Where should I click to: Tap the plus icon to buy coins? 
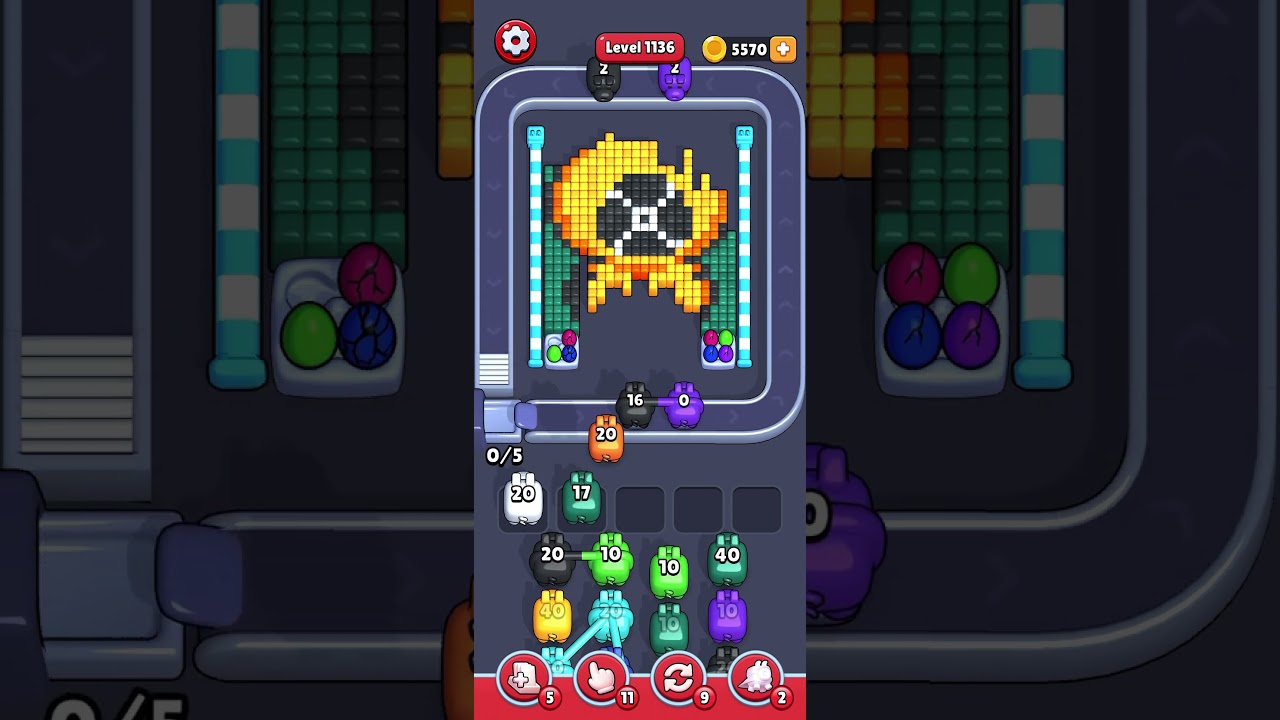click(783, 47)
